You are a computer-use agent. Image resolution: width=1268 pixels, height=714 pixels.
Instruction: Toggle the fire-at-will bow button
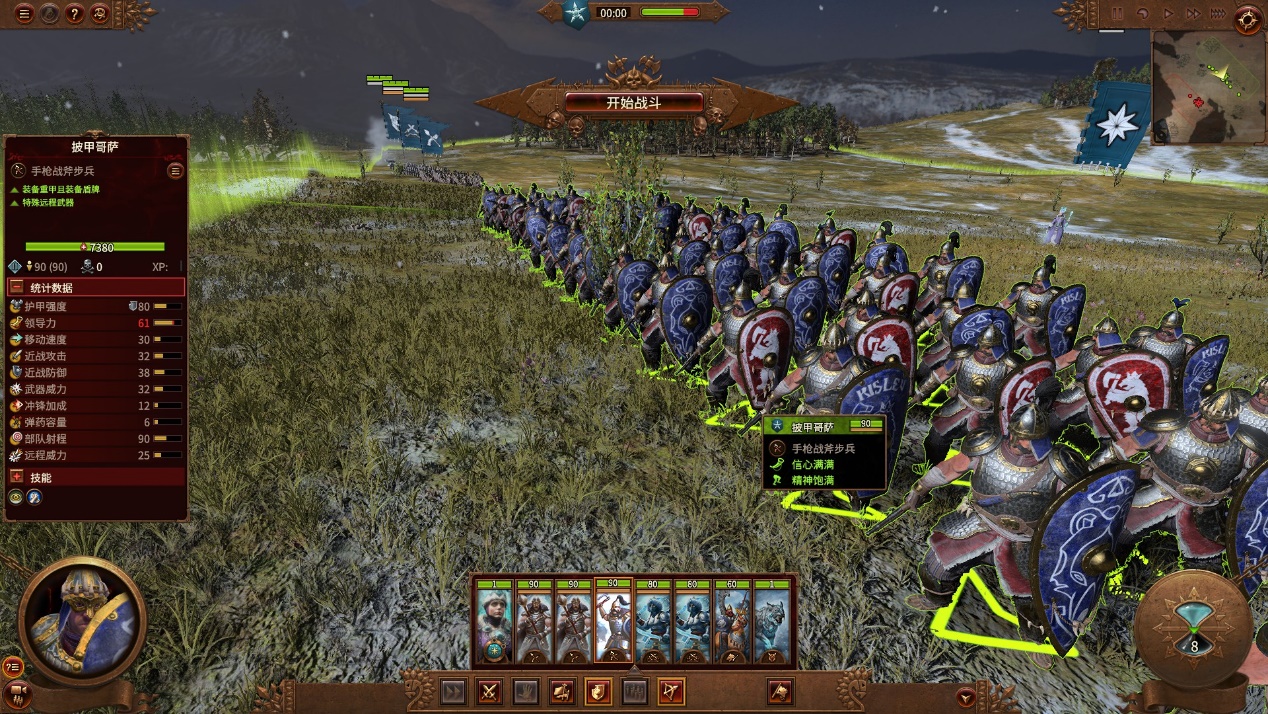click(671, 691)
